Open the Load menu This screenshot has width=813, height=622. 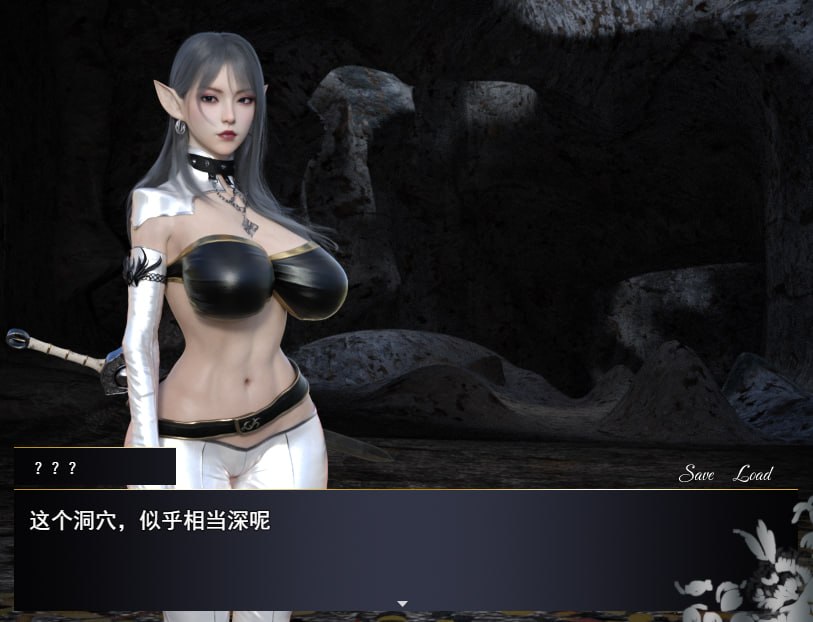[x=753, y=474]
